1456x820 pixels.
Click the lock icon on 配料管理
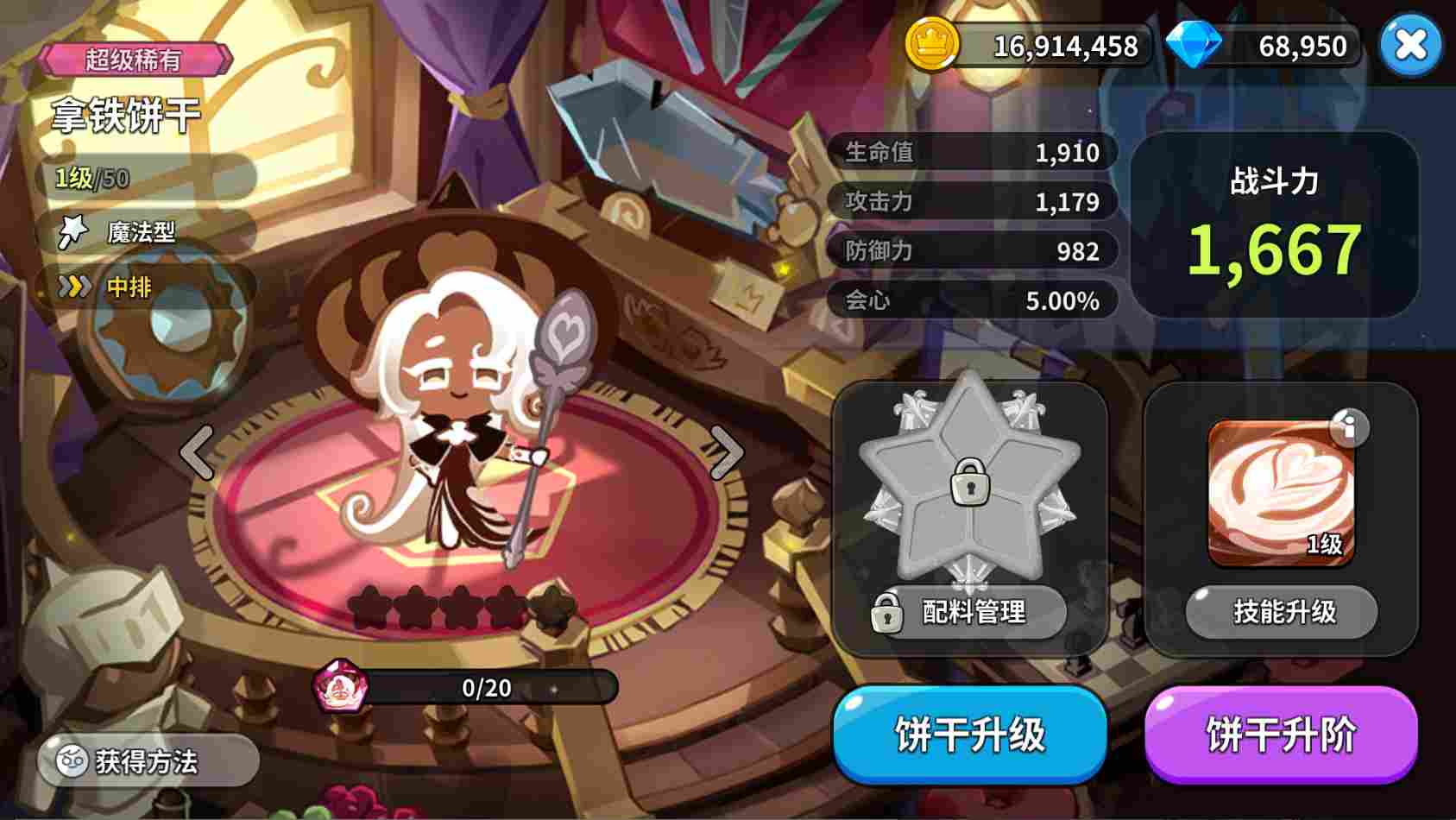pos(886,613)
